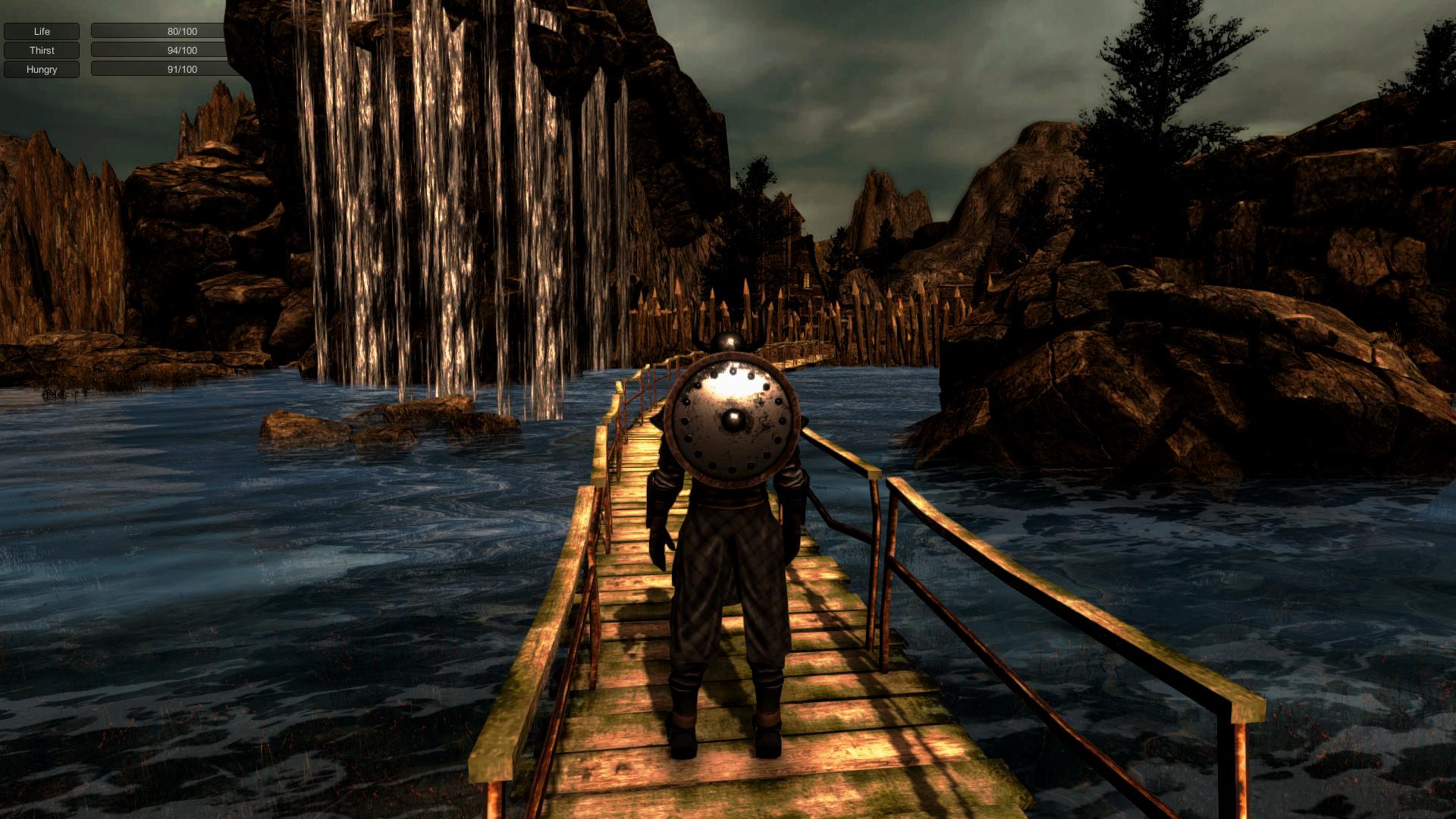Click the Life status label
Image resolution: width=1456 pixels, height=819 pixels.
(41, 31)
